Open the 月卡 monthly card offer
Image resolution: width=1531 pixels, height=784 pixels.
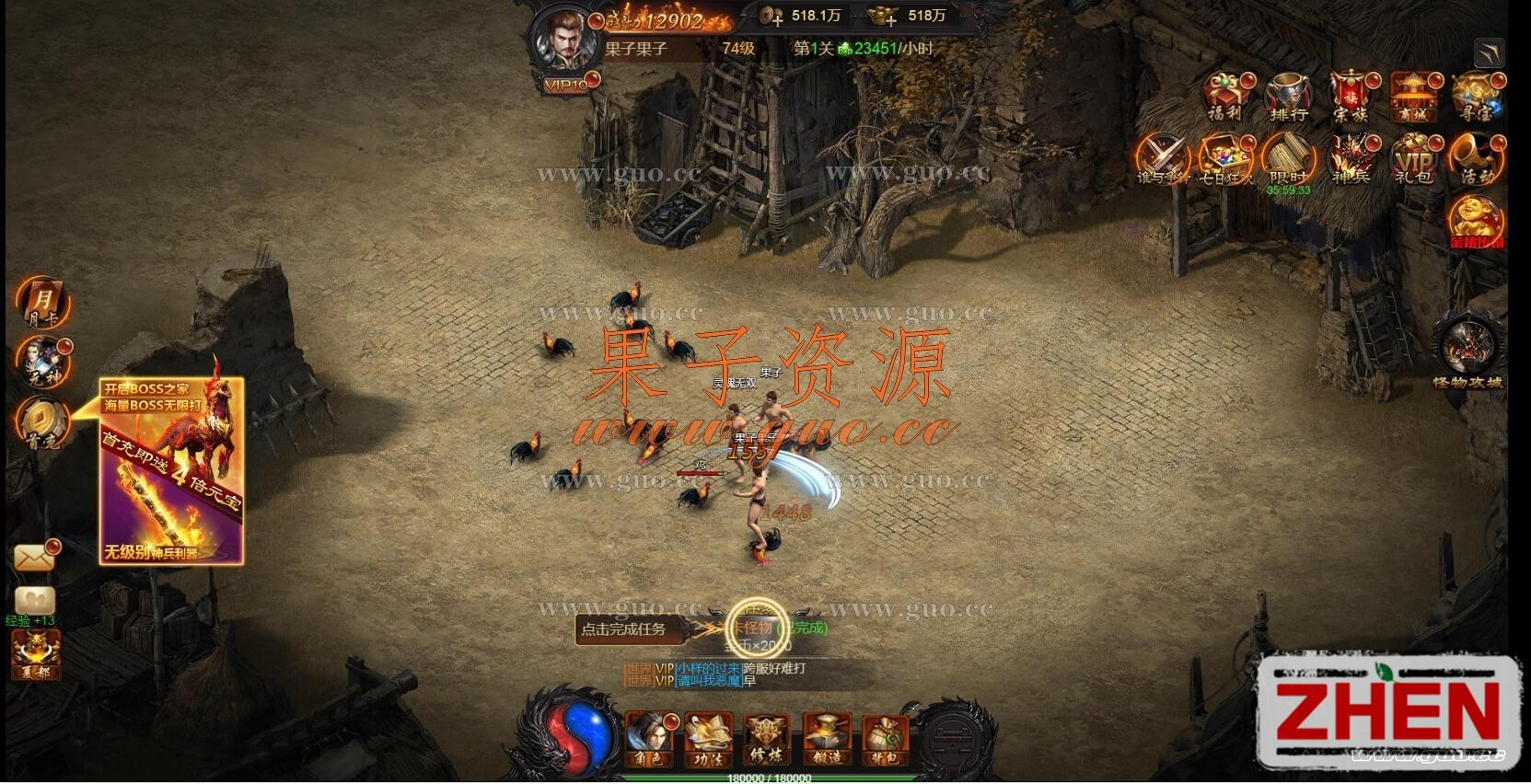click(x=42, y=302)
